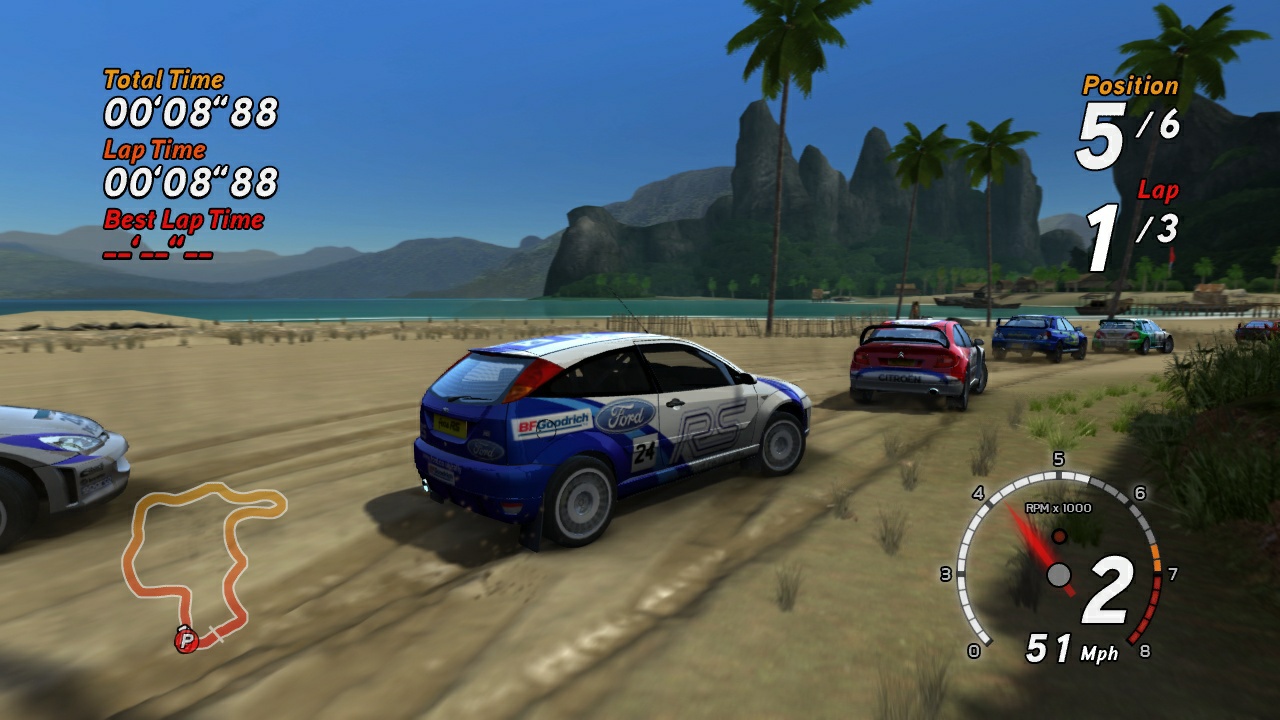The image size is (1280, 720).
Task: Click the Total Time header
Action: (163, 78)
